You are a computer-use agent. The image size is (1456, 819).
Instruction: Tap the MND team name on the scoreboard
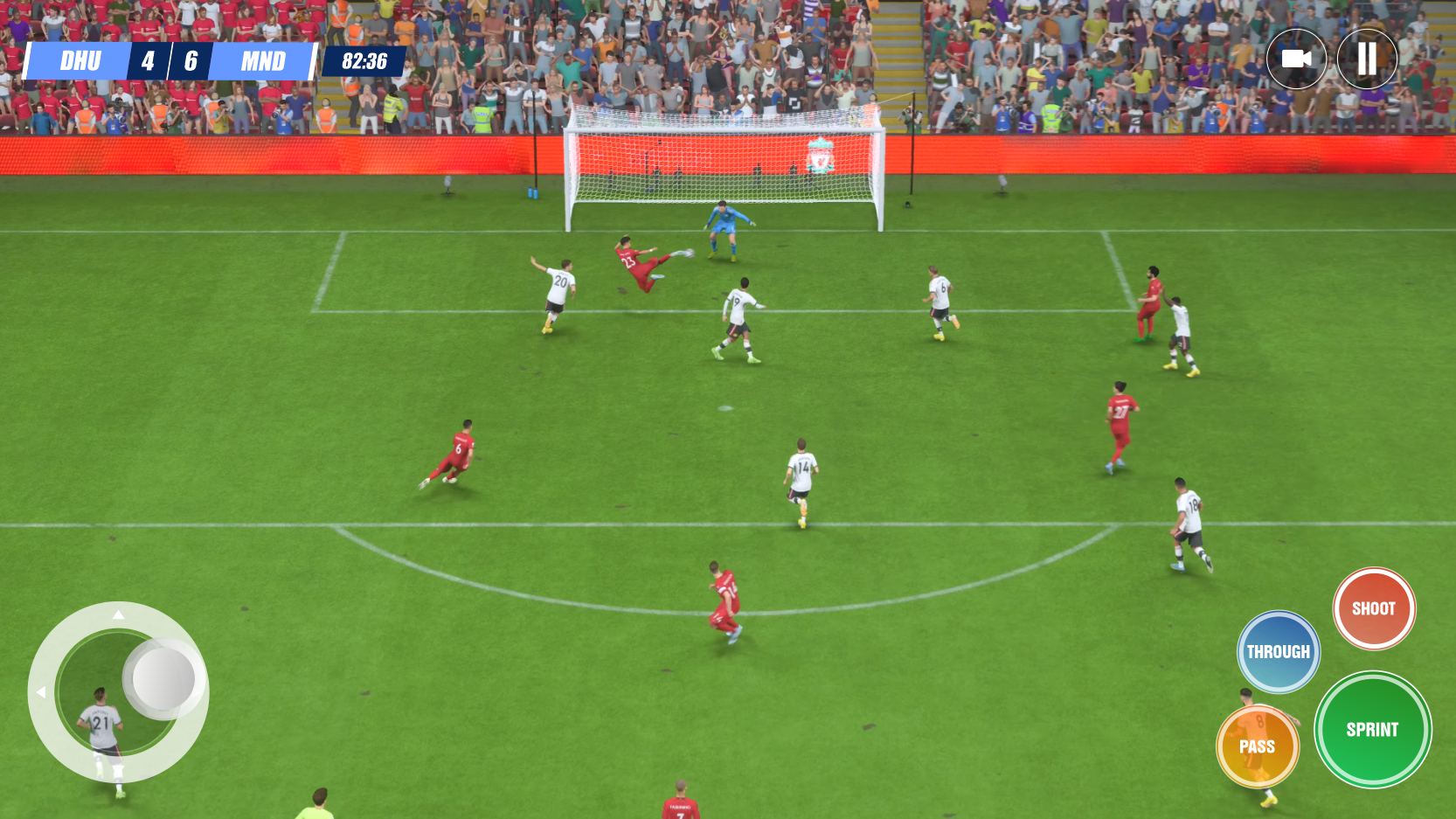pos(264,61)
